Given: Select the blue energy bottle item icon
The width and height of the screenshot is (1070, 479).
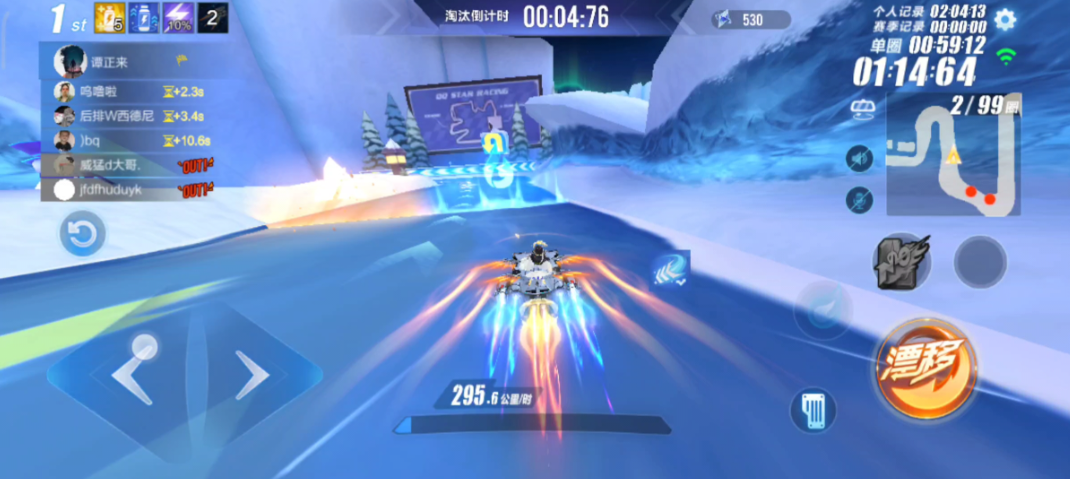Looking at the screenshot, I should pos(143,17).
